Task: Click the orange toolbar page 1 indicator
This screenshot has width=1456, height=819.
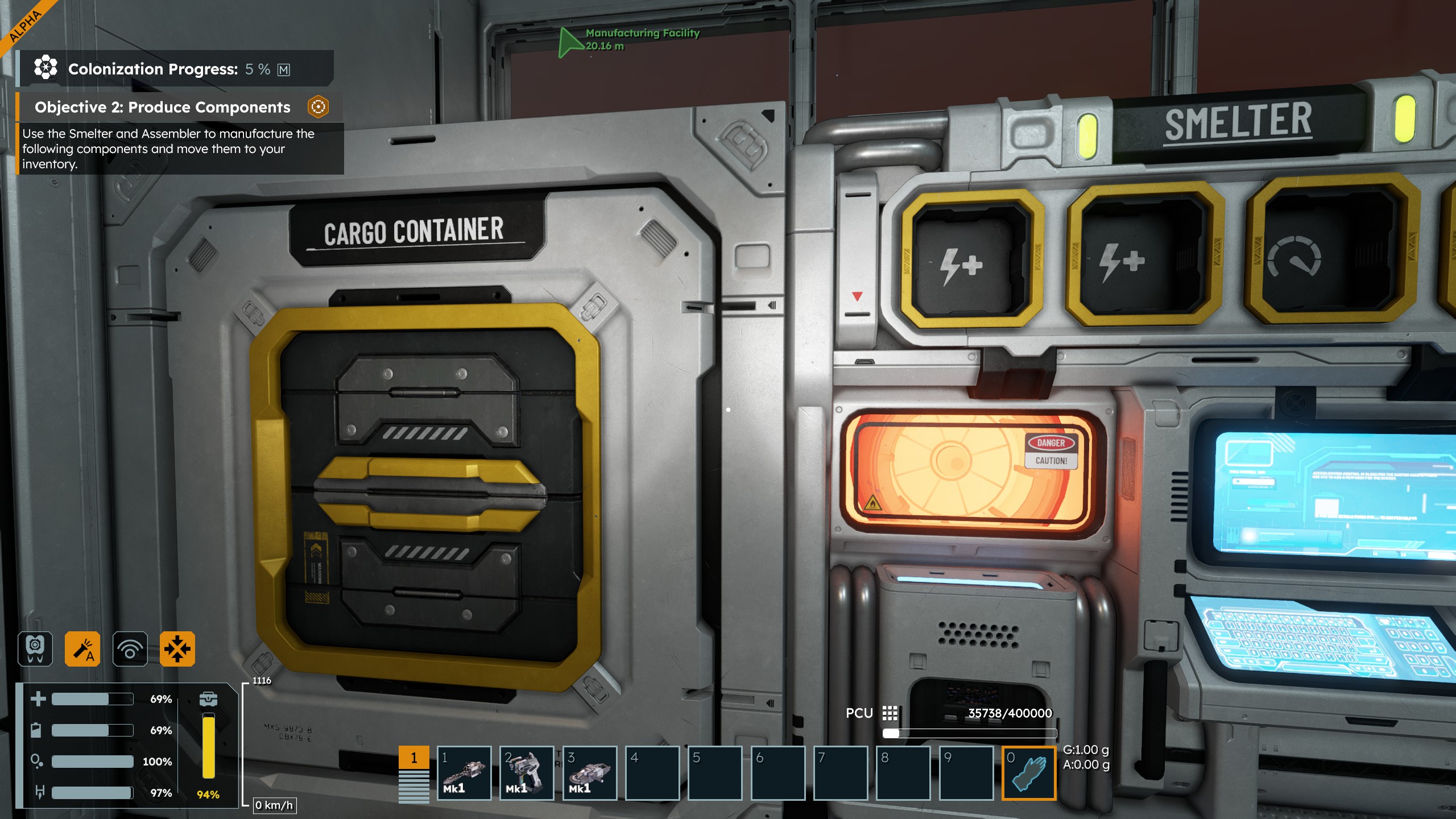Action: [413, 758]
